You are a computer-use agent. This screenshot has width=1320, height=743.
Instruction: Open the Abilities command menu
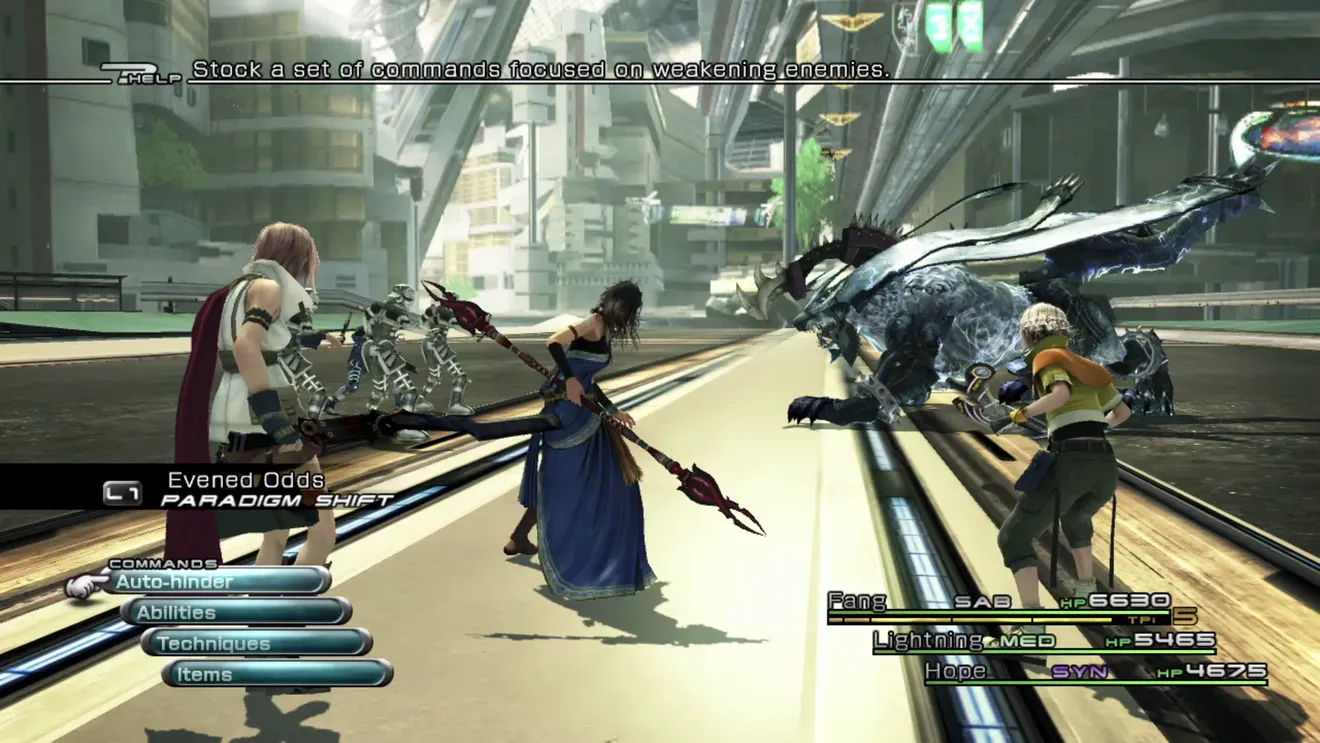237,612
